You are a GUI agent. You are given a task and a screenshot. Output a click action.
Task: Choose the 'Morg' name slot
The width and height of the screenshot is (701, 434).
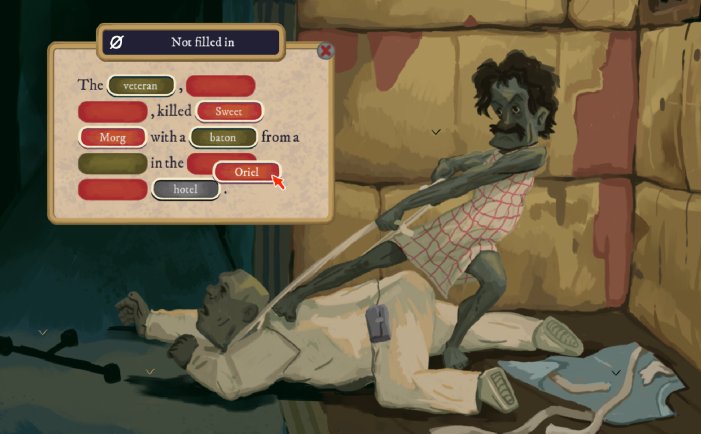[112, 137]
